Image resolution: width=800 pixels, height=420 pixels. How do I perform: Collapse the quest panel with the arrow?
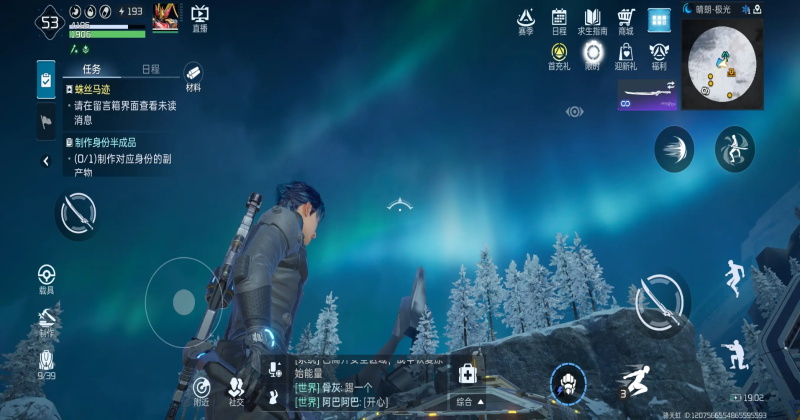coord(46,161)
